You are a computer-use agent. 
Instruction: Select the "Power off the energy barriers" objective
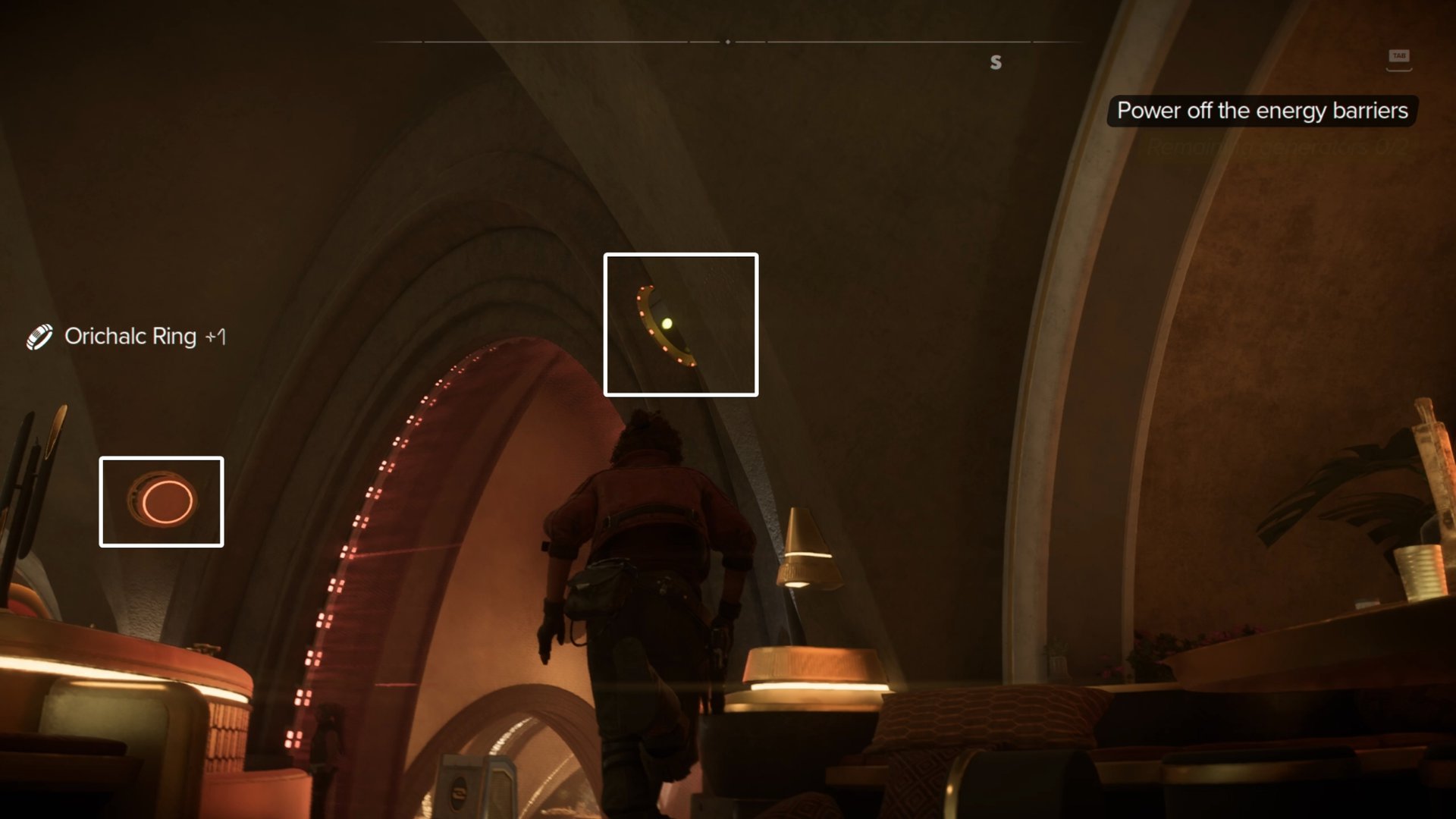click(x=1262, y=111)
